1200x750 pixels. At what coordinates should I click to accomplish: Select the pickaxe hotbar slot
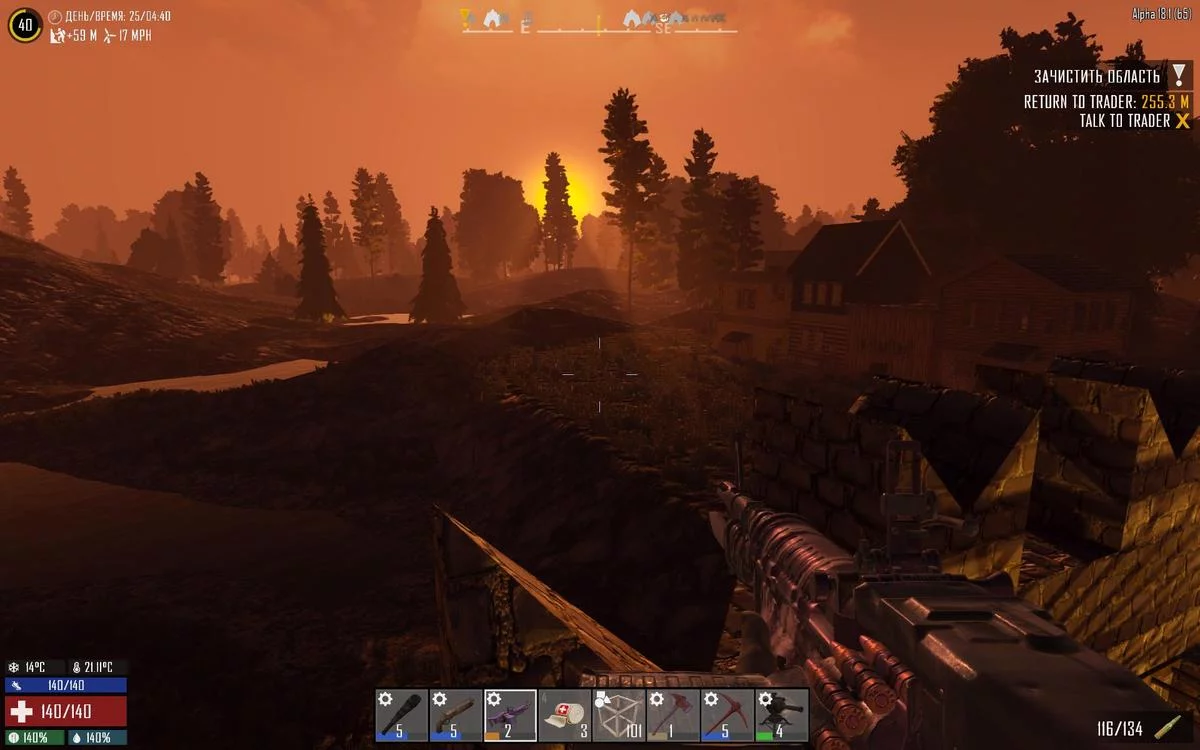click(x=727, y=715)
